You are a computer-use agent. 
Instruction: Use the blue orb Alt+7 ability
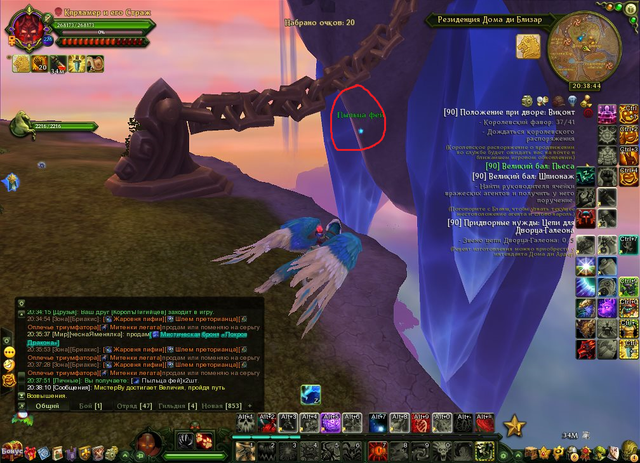tap(377, 423)
